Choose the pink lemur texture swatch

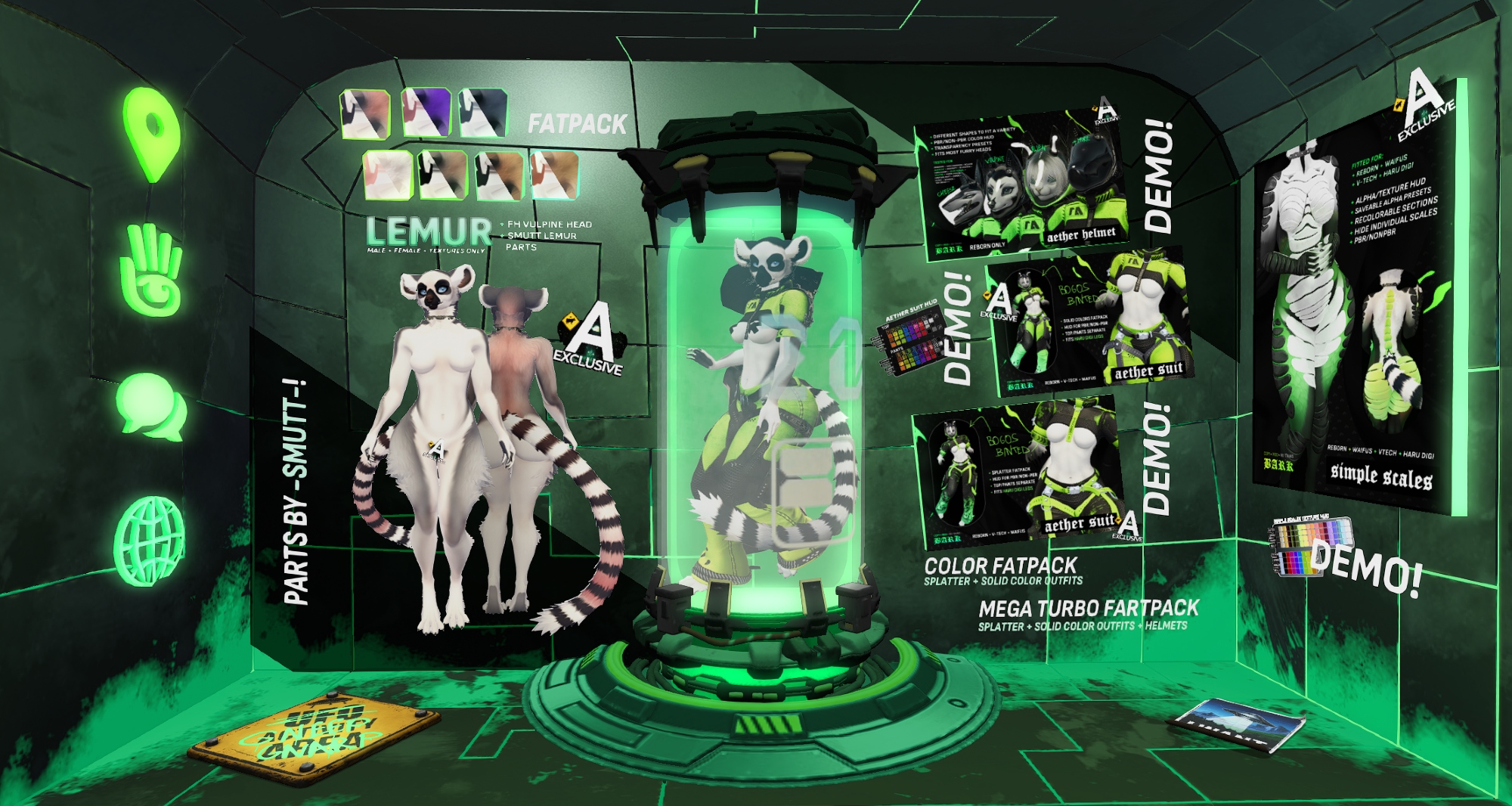(x=365, y=114)
